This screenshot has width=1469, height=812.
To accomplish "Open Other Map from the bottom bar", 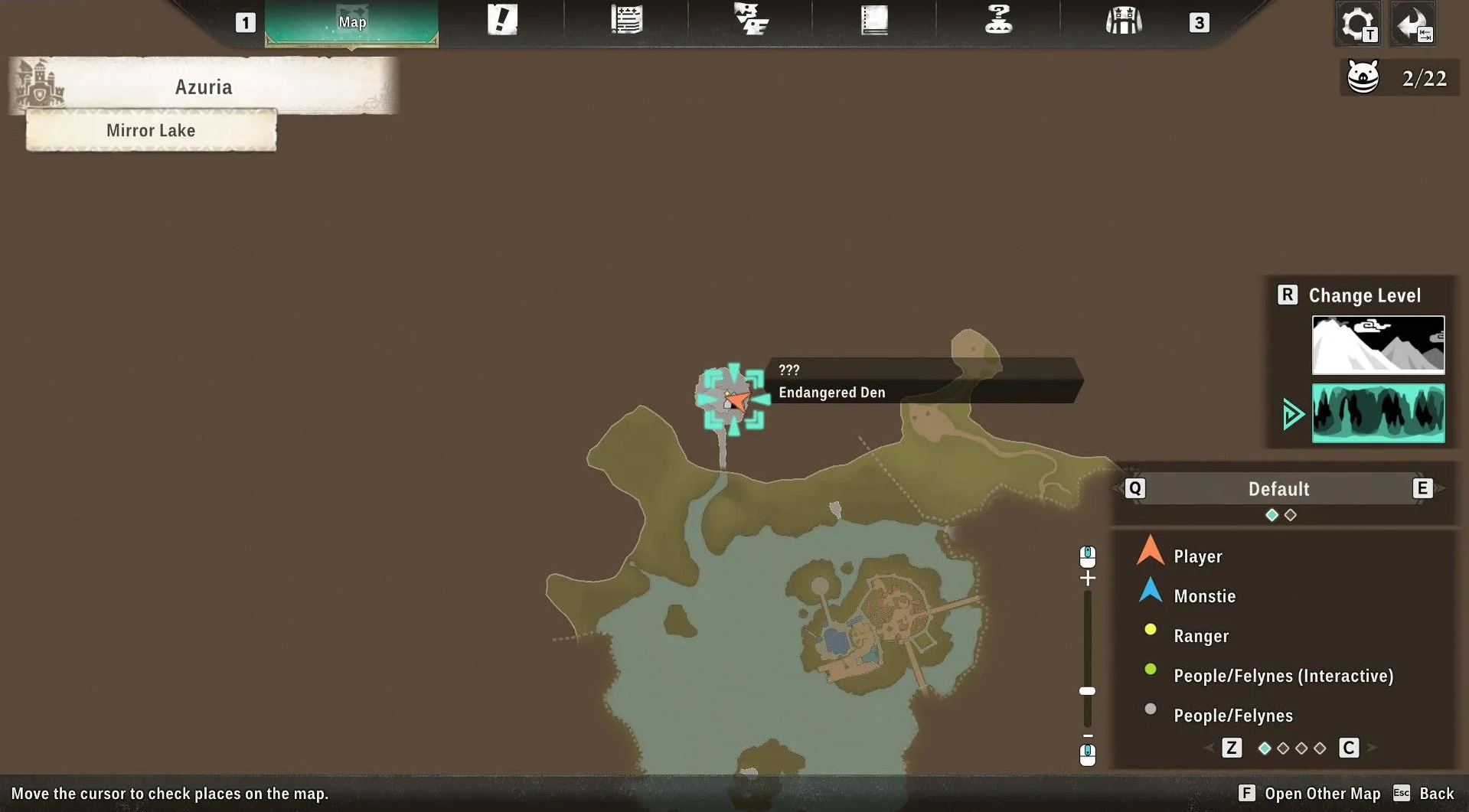I will click(x=1321, y=794).
